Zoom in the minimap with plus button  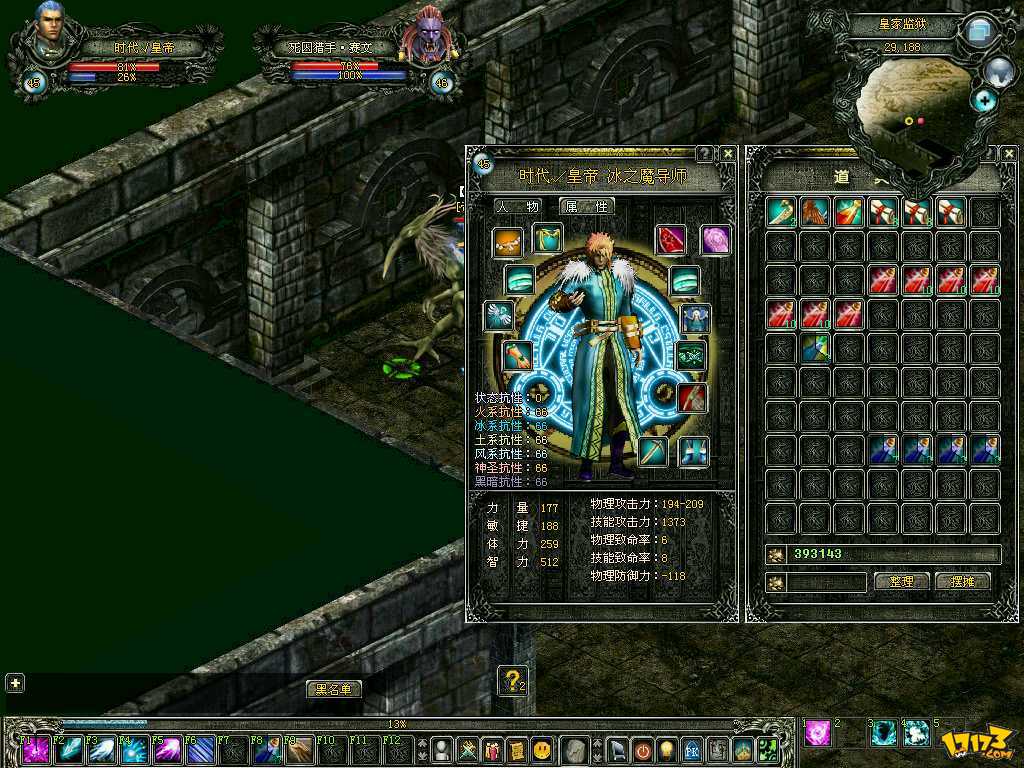985,100
